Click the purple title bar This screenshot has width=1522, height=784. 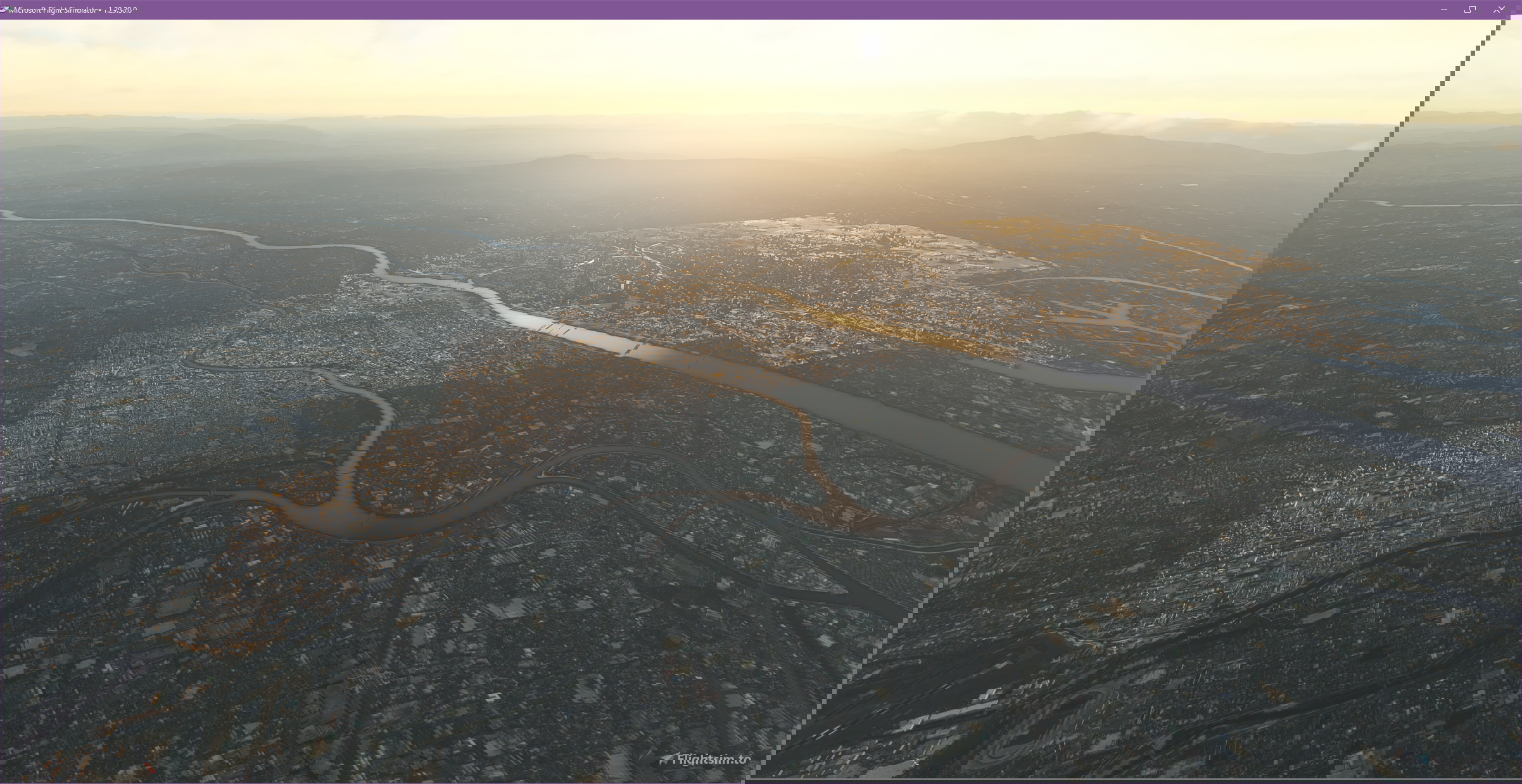[760, 8]
